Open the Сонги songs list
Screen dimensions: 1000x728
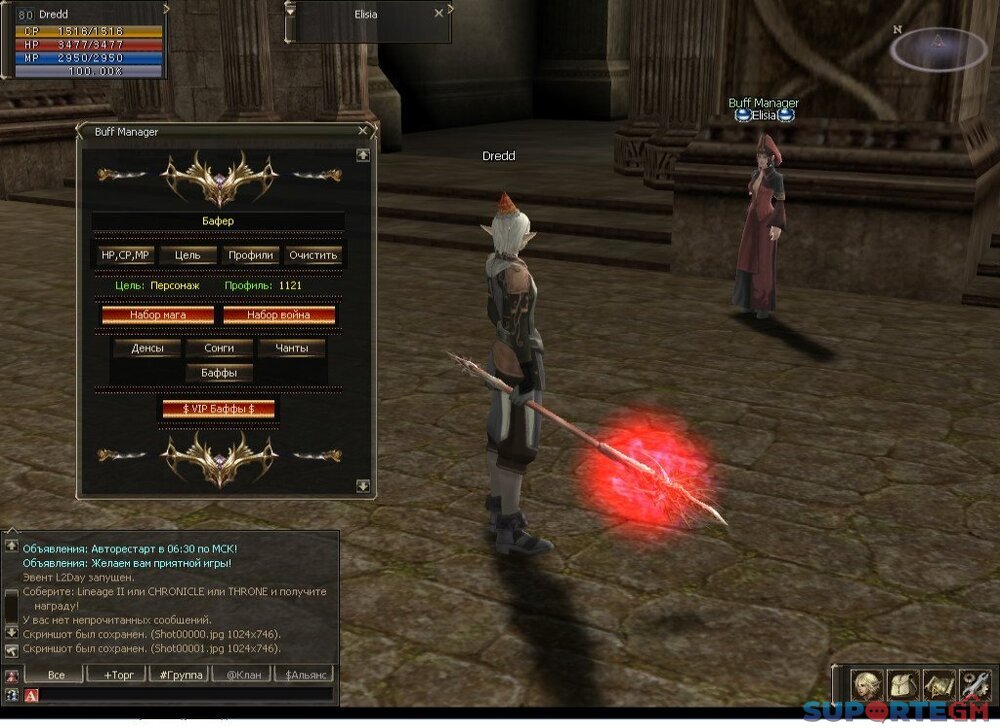click(x=219, y=348)
